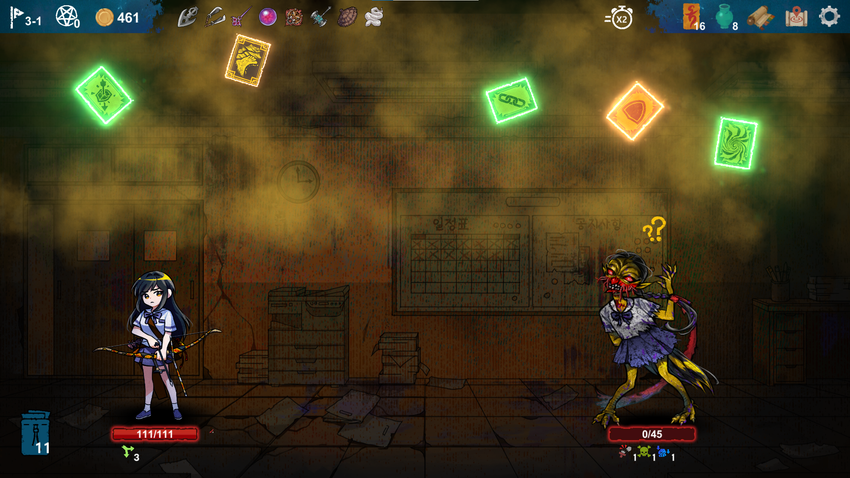Open the map with the location pin
This screenshot has height=478, width=850.
(x=796, y=16)
